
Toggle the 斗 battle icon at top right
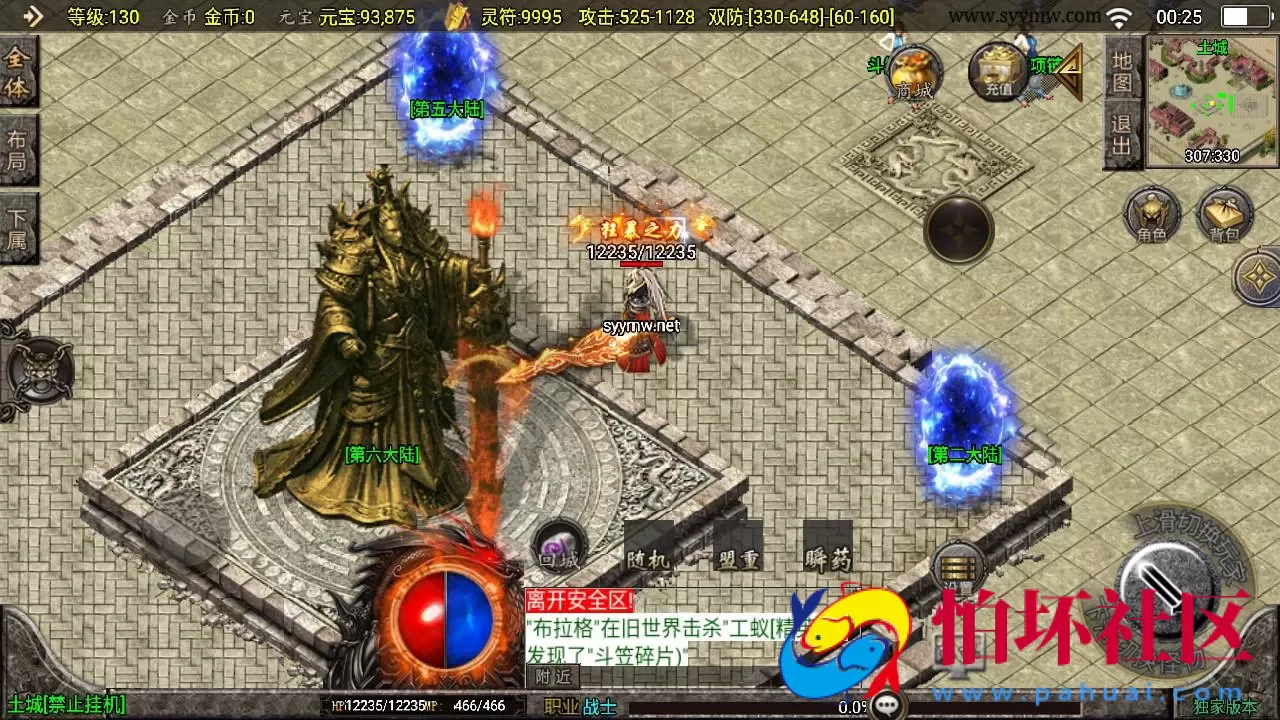(x=876, y=65)
